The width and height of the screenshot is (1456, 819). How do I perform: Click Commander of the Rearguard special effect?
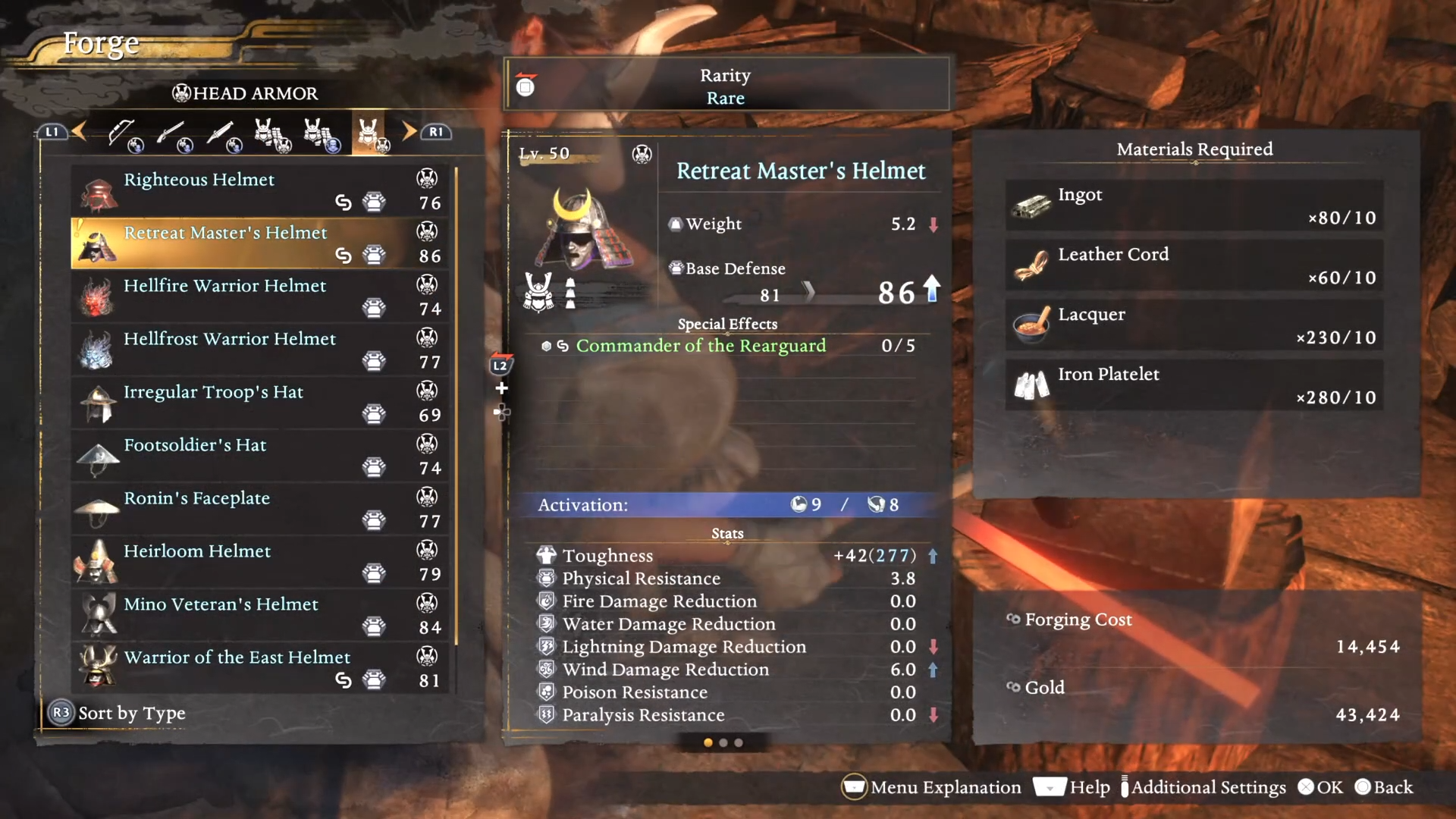tap(701, 346)
